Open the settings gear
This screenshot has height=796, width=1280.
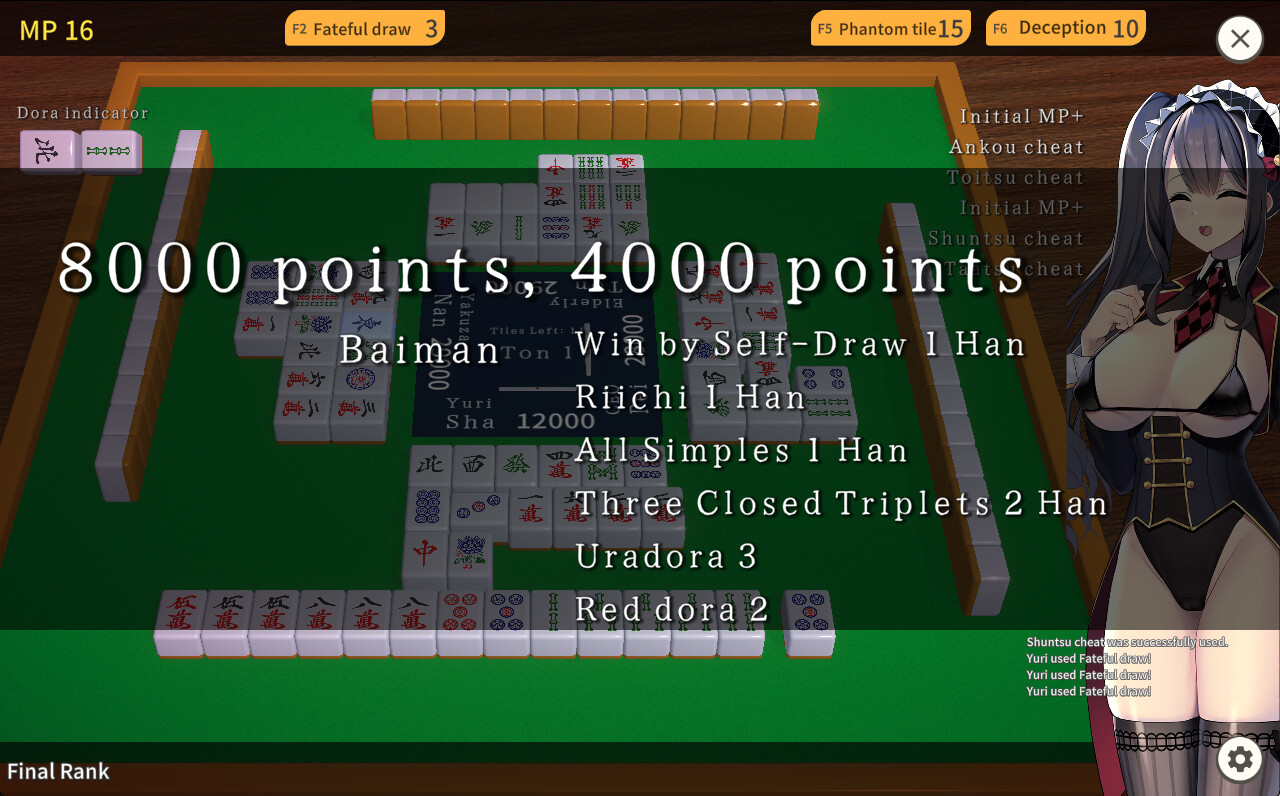1239,760
